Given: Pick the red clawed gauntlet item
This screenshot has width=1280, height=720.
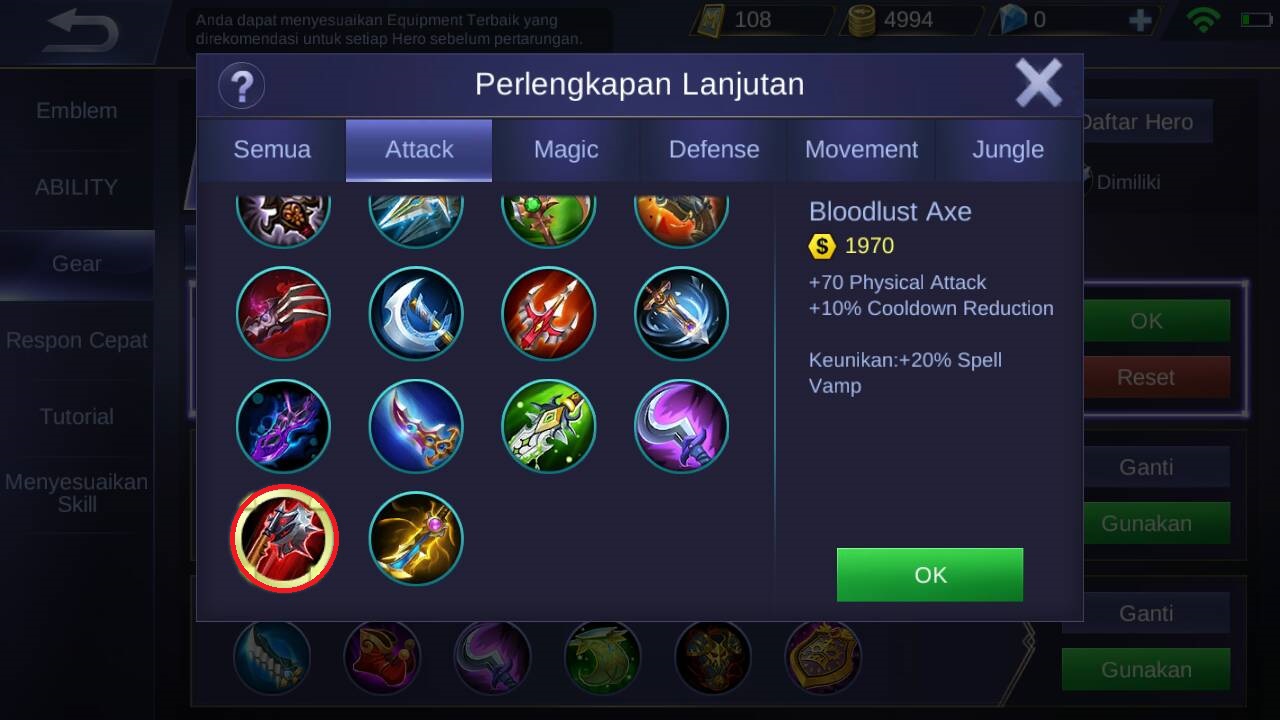Looking at the screenshot, I should click(284, 314).
